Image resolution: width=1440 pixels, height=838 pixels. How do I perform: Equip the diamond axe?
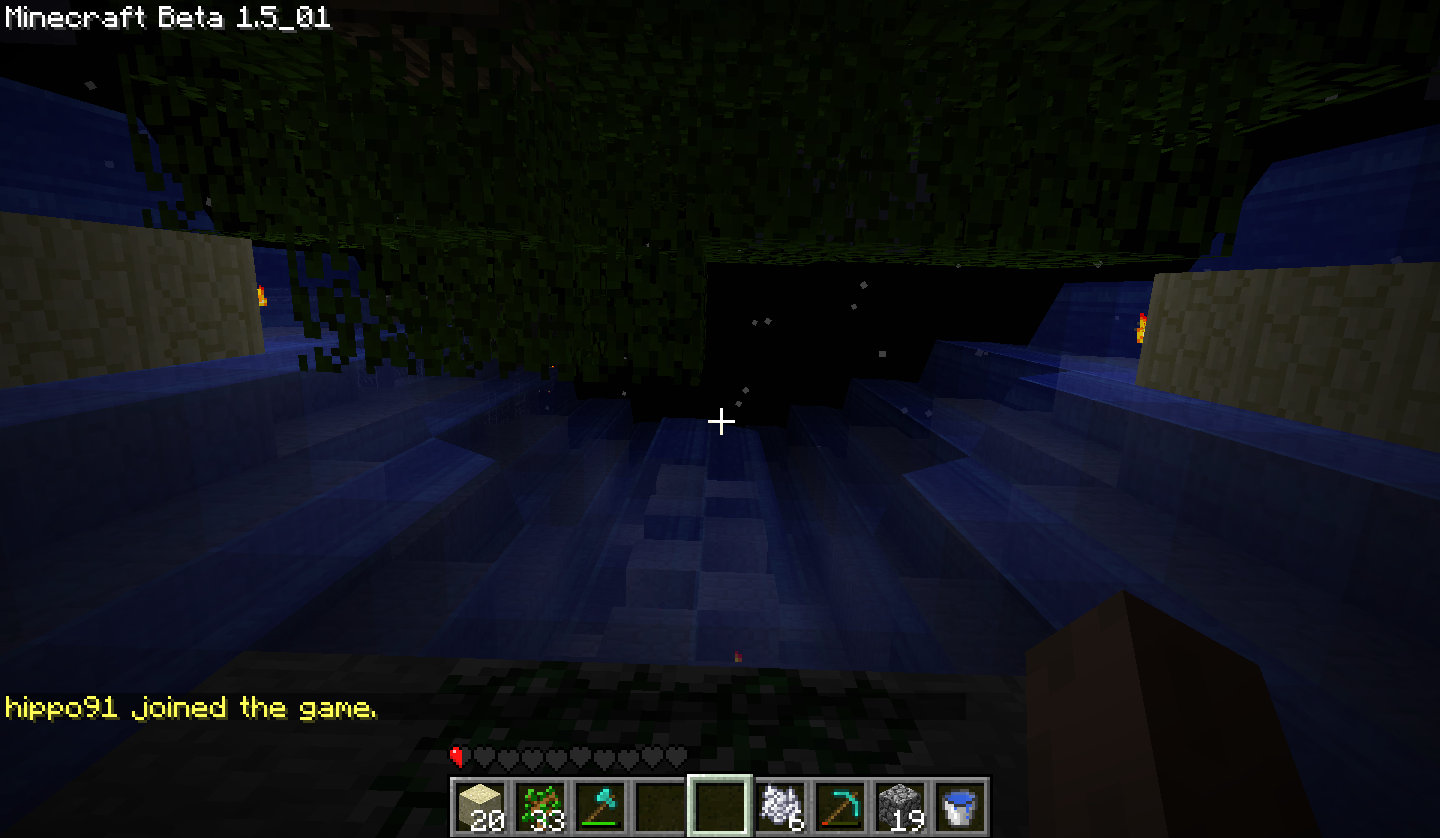600,806
